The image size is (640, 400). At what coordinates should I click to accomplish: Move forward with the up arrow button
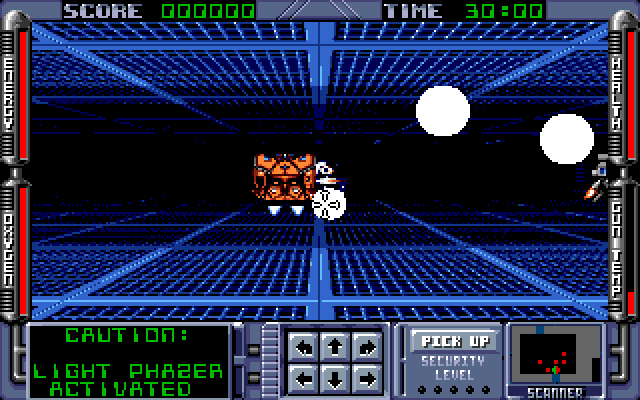point(336,349)
